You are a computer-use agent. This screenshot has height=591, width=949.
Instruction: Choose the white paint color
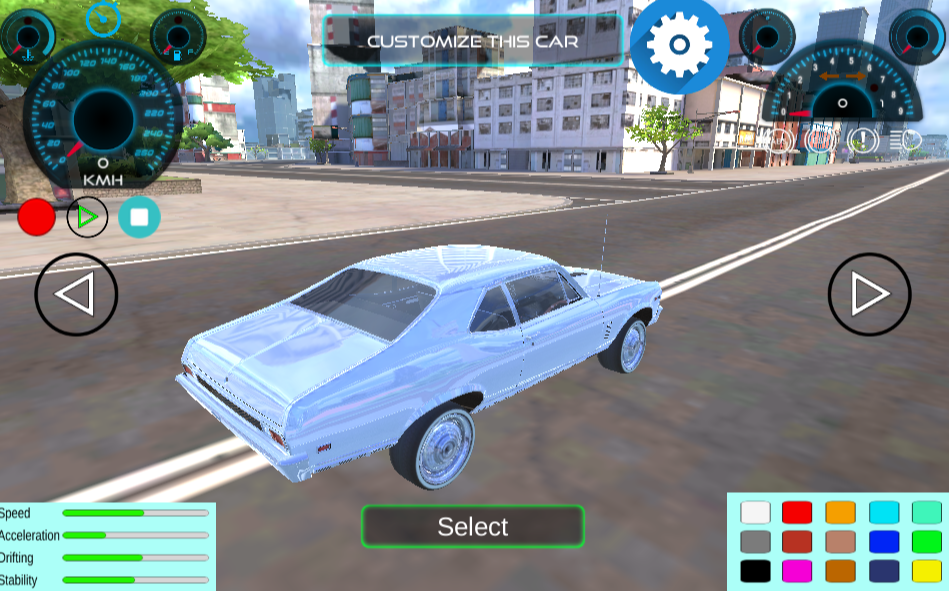pos(755,512)
